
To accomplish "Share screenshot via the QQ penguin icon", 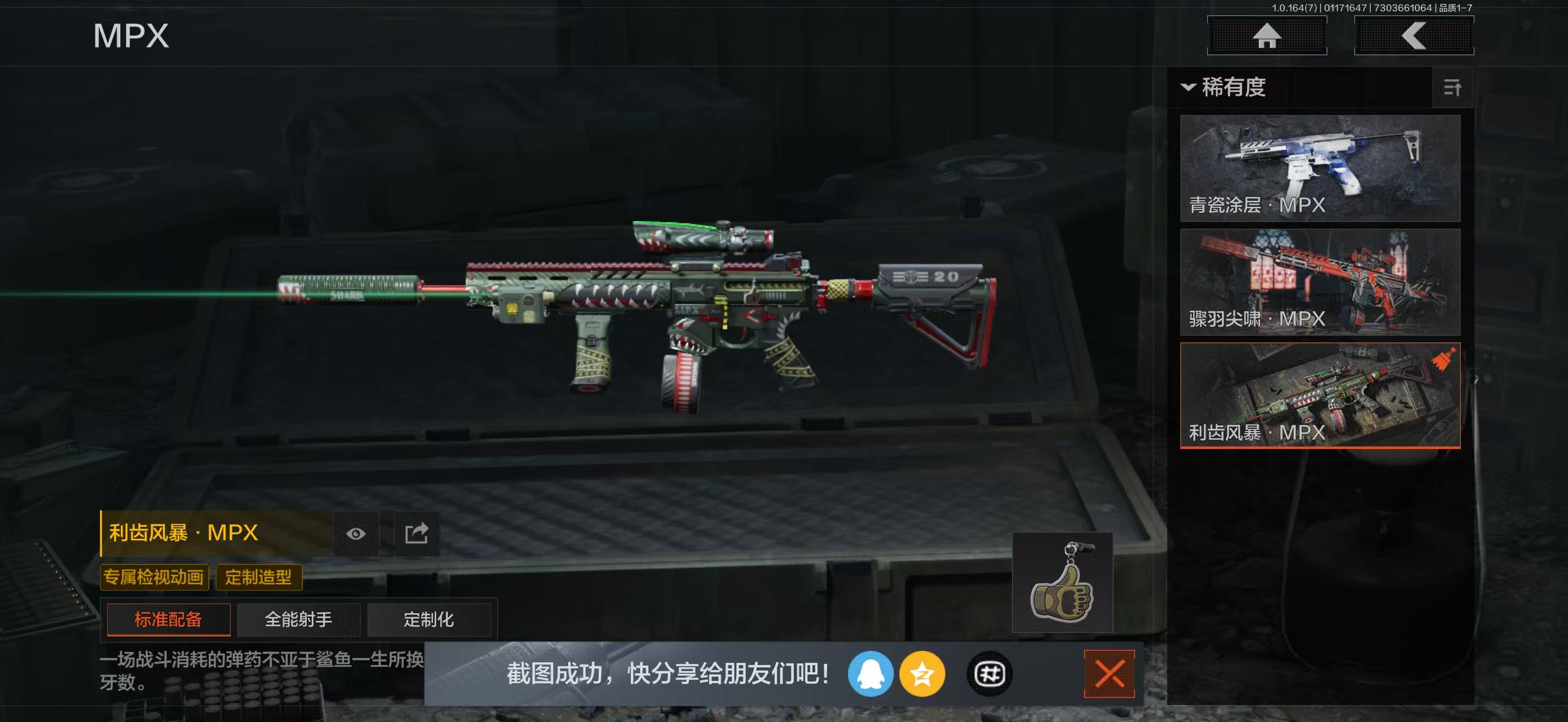I will coord(872,675).
